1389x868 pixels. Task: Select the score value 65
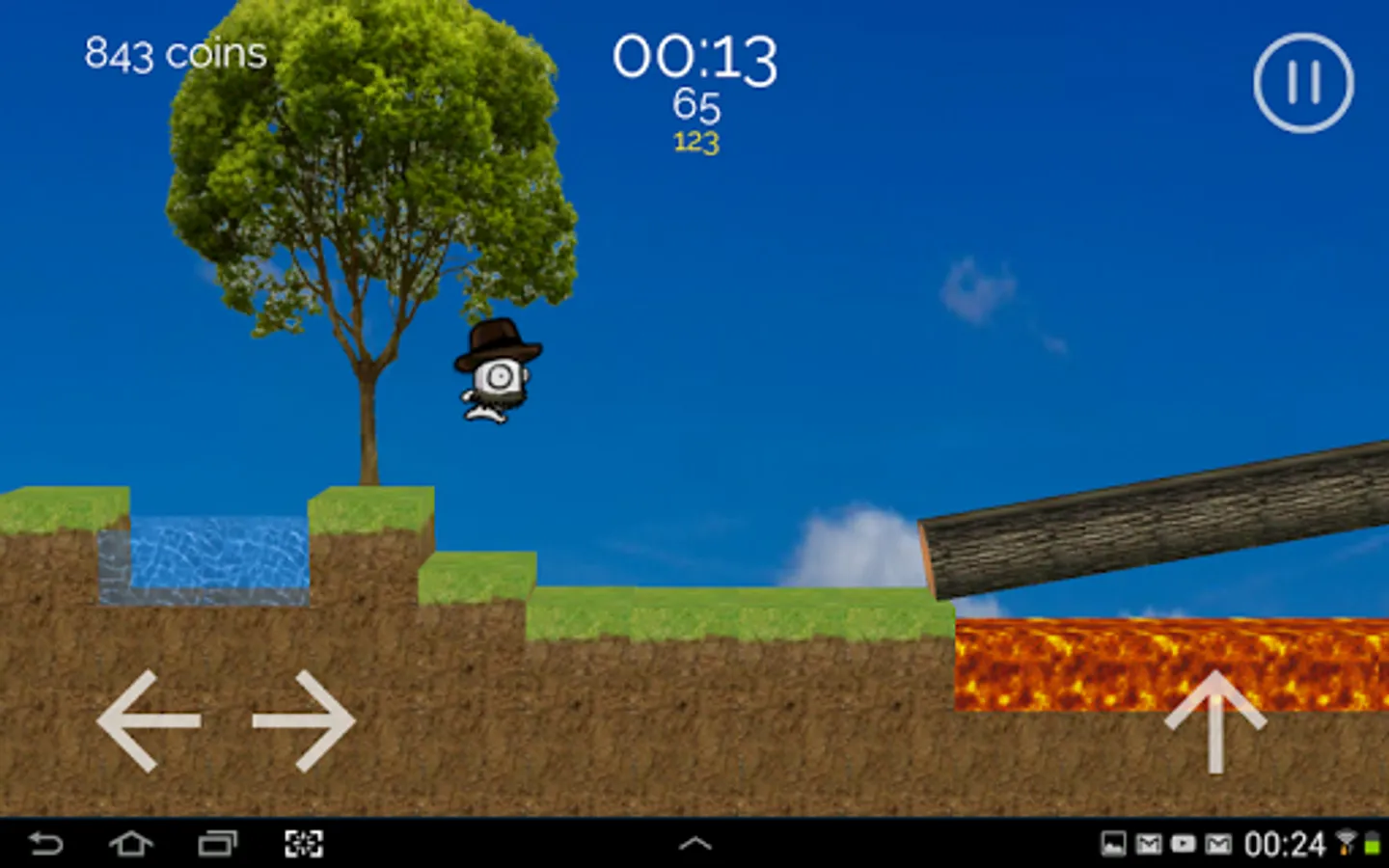(696, 106)
